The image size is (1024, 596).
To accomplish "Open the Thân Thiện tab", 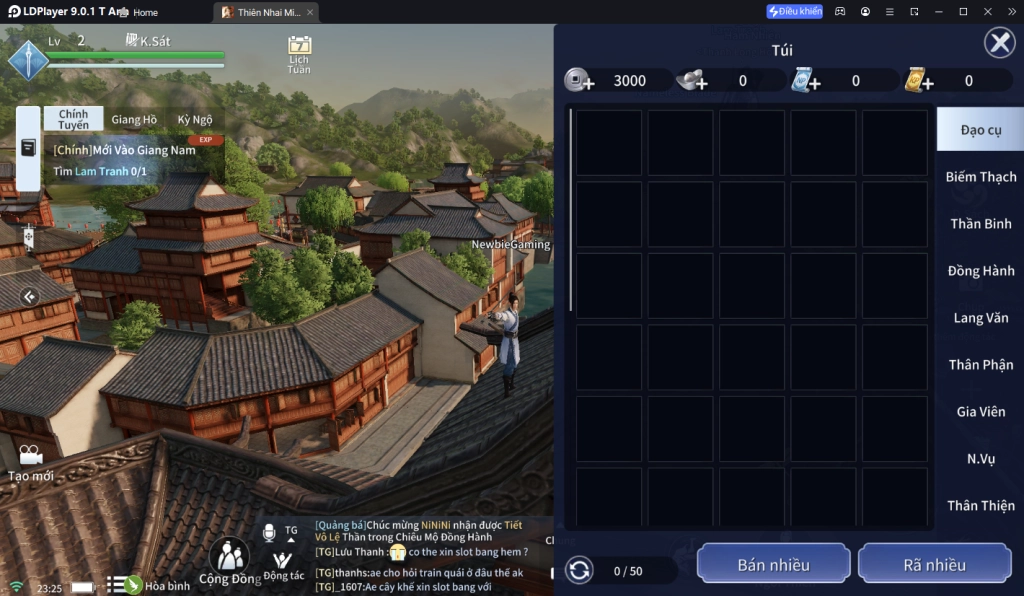I will 980,506.
